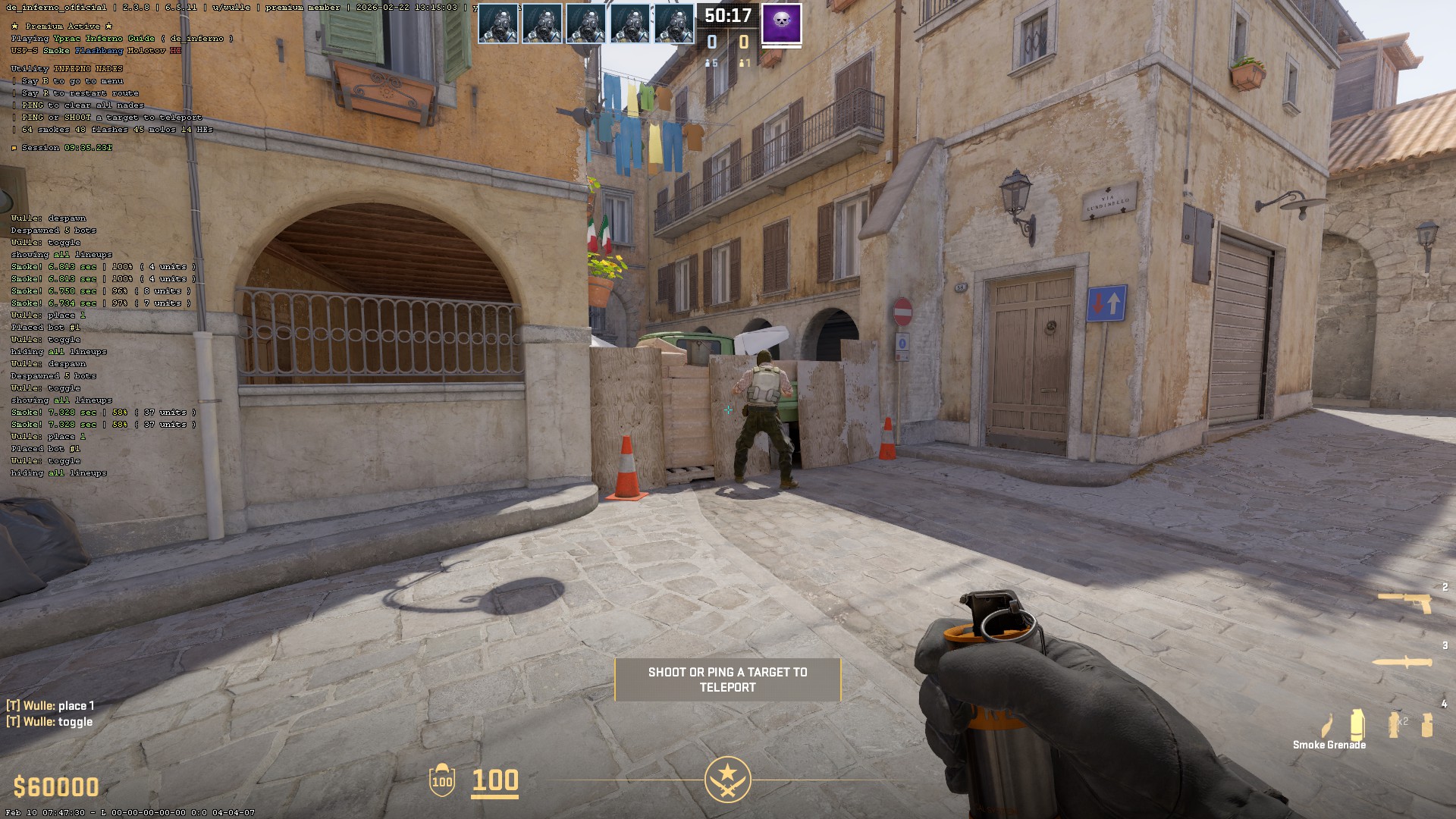Viewport: 1456px width, 819px height.
Task: Select the silenced USP-S pistol slot
Action: point(1404,603)
